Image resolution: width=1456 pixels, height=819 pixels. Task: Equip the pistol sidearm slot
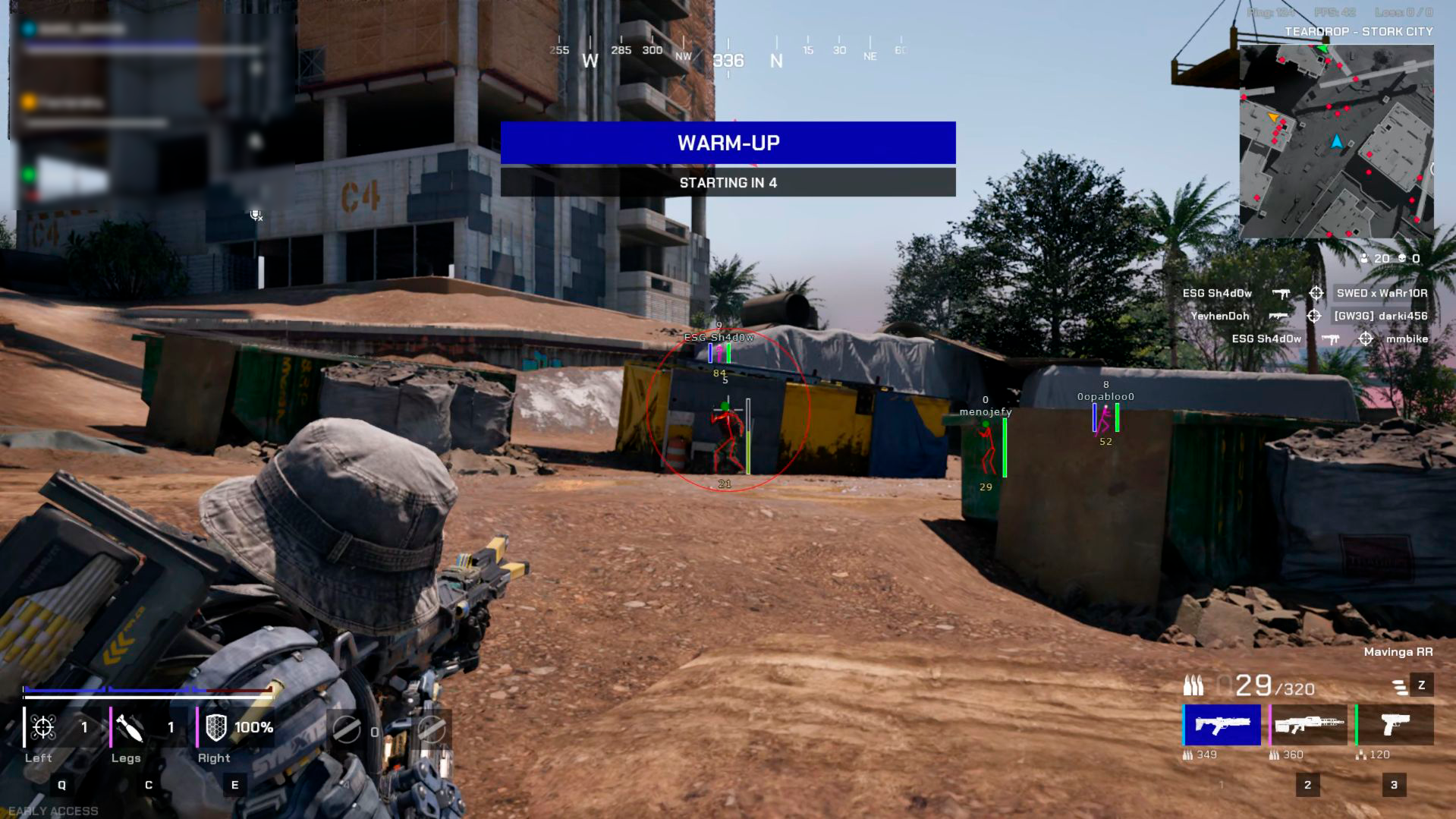[1395, 725]
